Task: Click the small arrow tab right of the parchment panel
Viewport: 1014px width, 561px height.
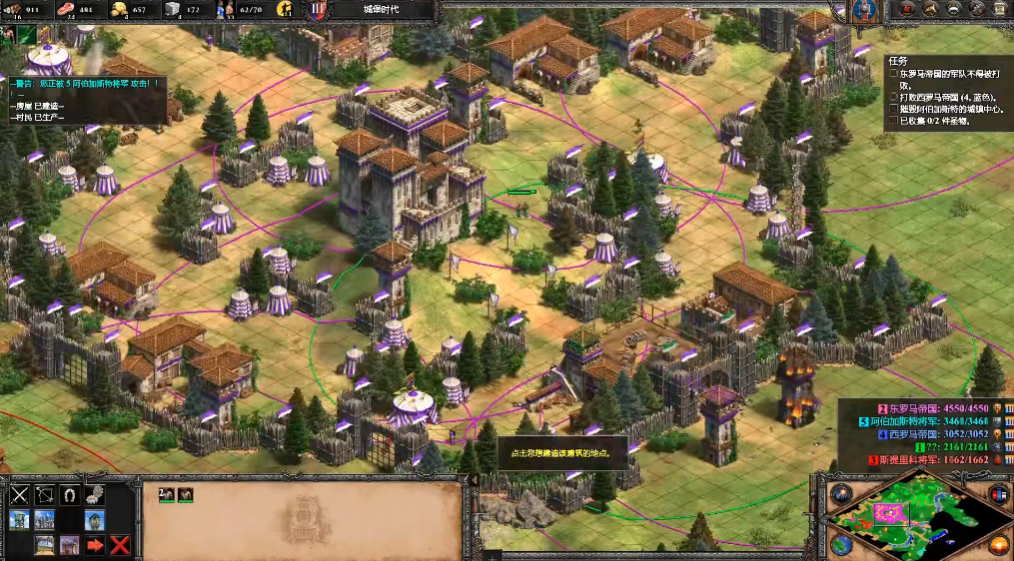Action: 474,480
